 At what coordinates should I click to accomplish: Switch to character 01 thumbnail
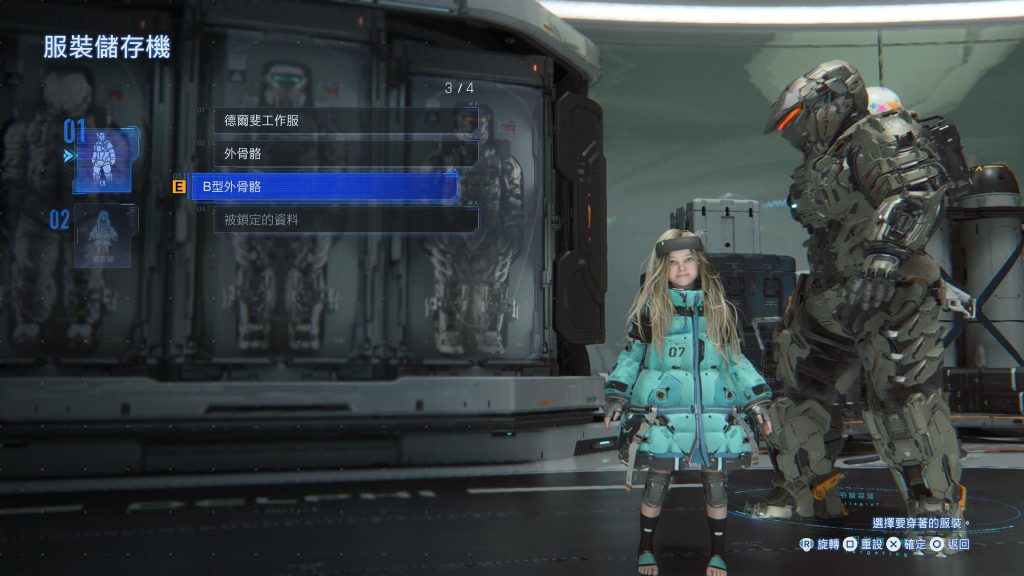[x=105, y=158]
